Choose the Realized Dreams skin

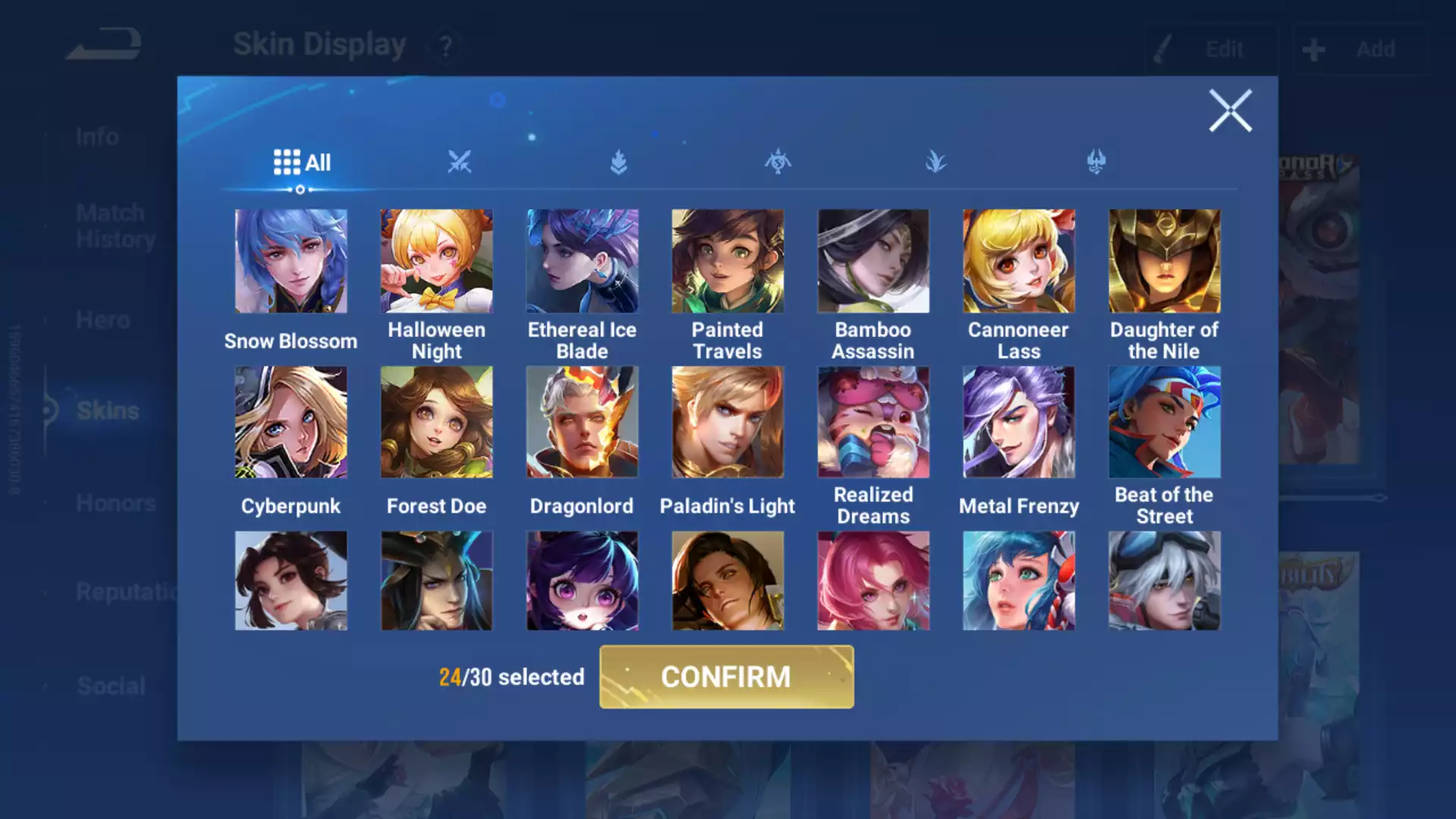tap(873, 422)
